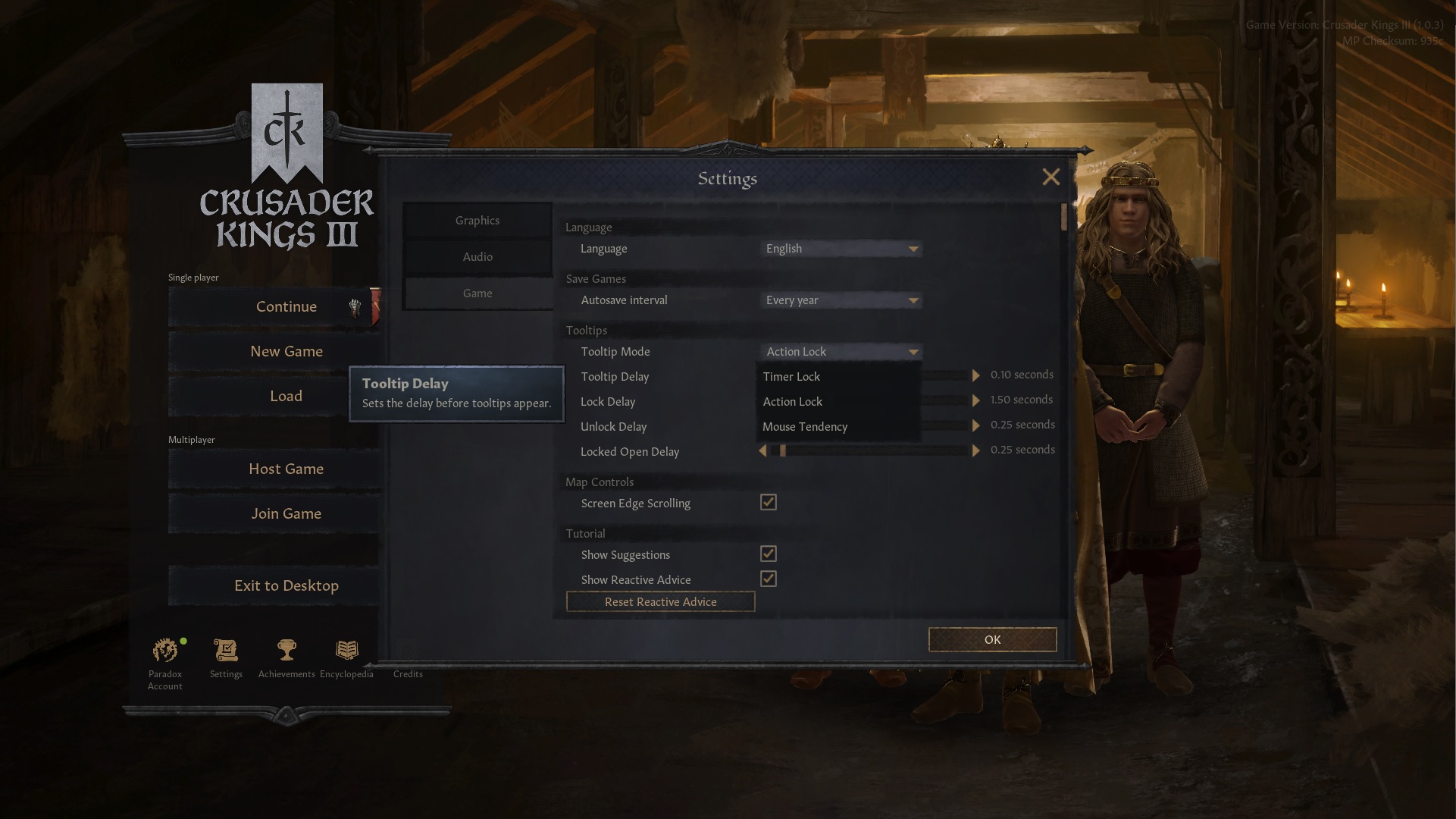Image resolution: width=1456 pixels, height=819 pixels.
Task: Open the Language dropdown
Action: (x=840, y=248)
